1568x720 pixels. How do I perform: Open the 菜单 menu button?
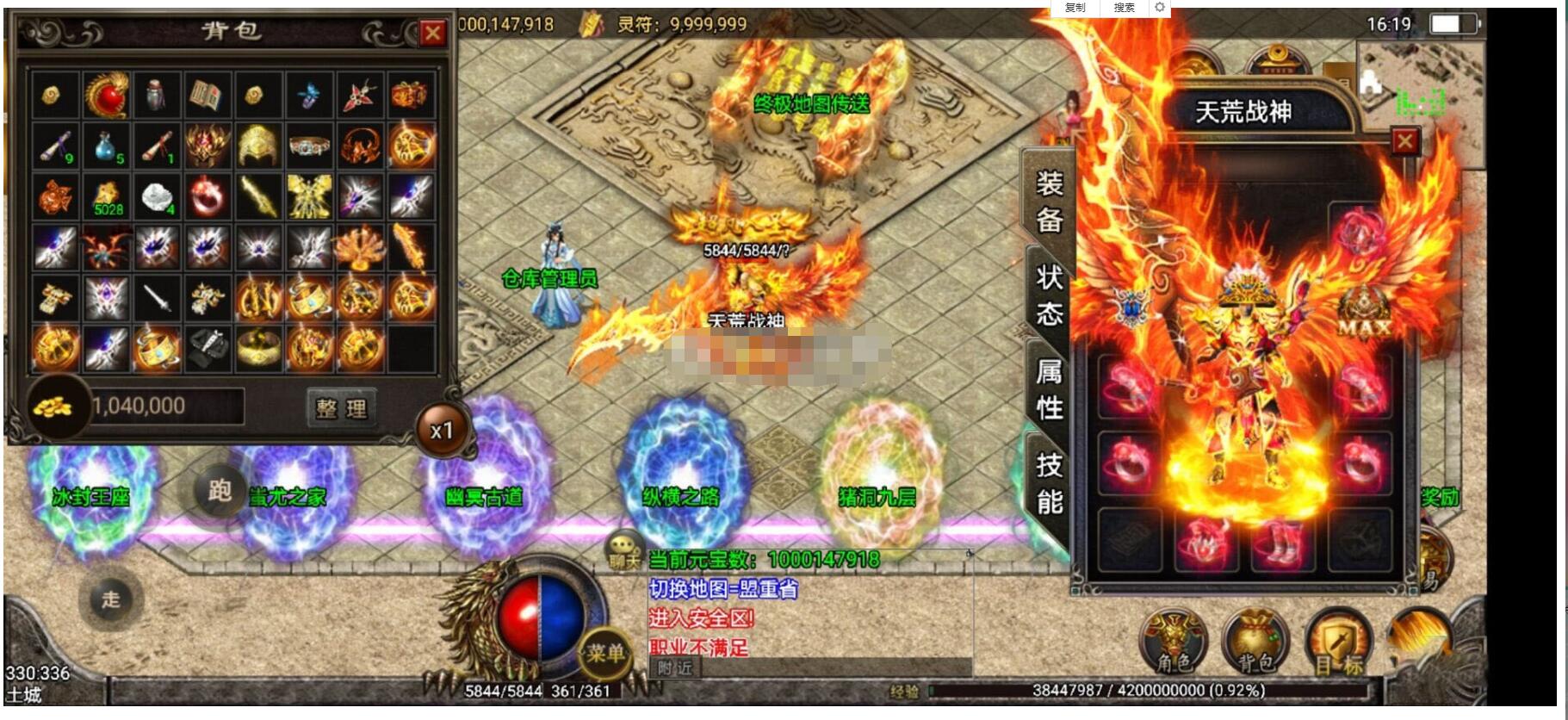[605, 653]
